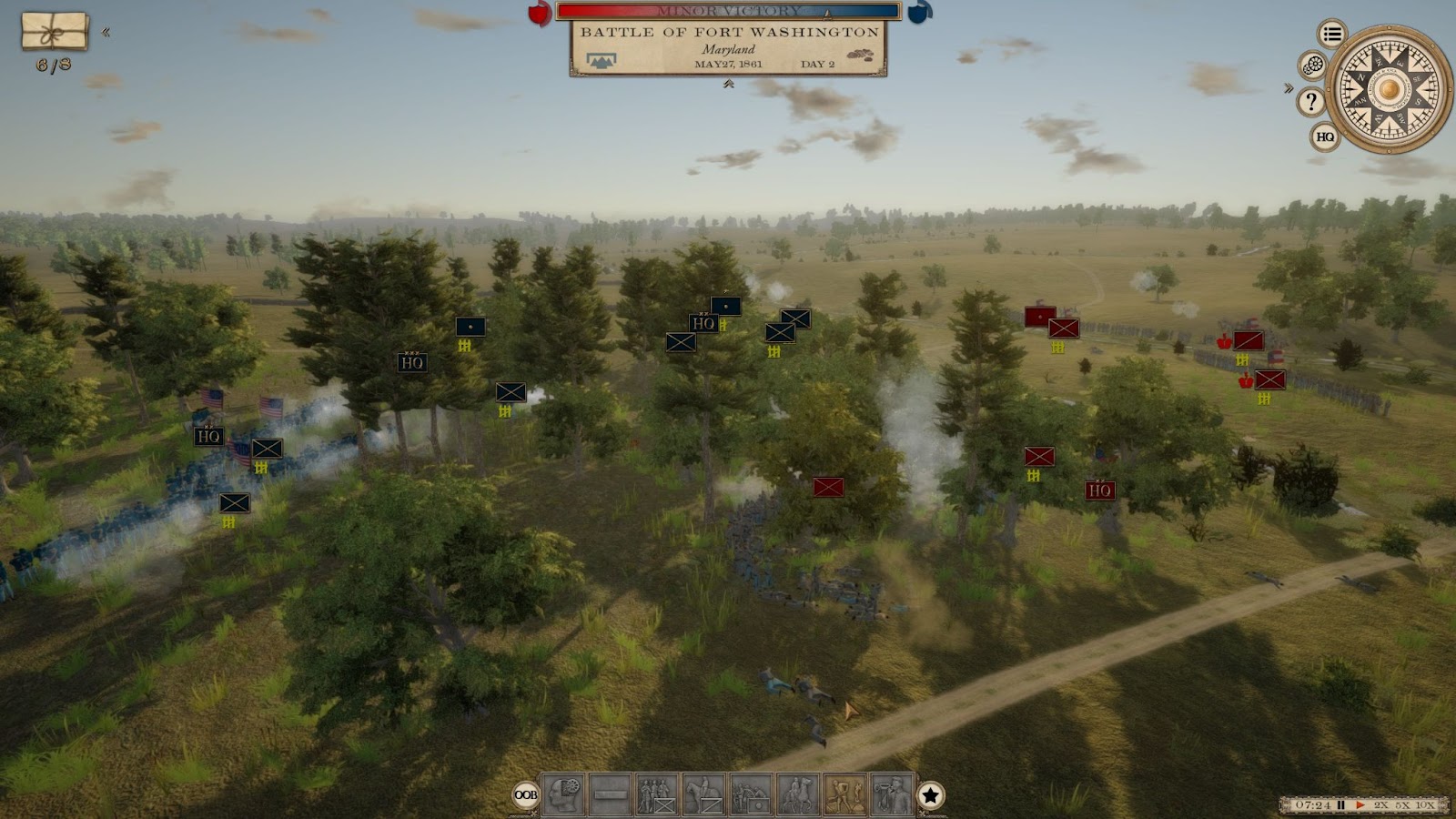Open the courier messages parcel icon
Viewport: 1456px width, 819px height.
coord(55,31)
